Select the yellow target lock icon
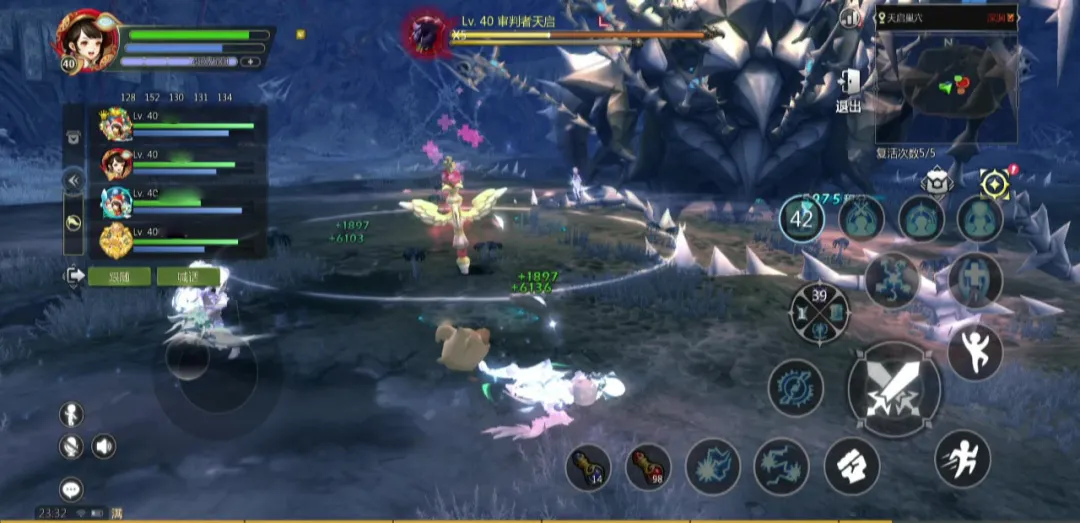The height and width of the screenshot is (523, 1080). click(x=994, y=183)
